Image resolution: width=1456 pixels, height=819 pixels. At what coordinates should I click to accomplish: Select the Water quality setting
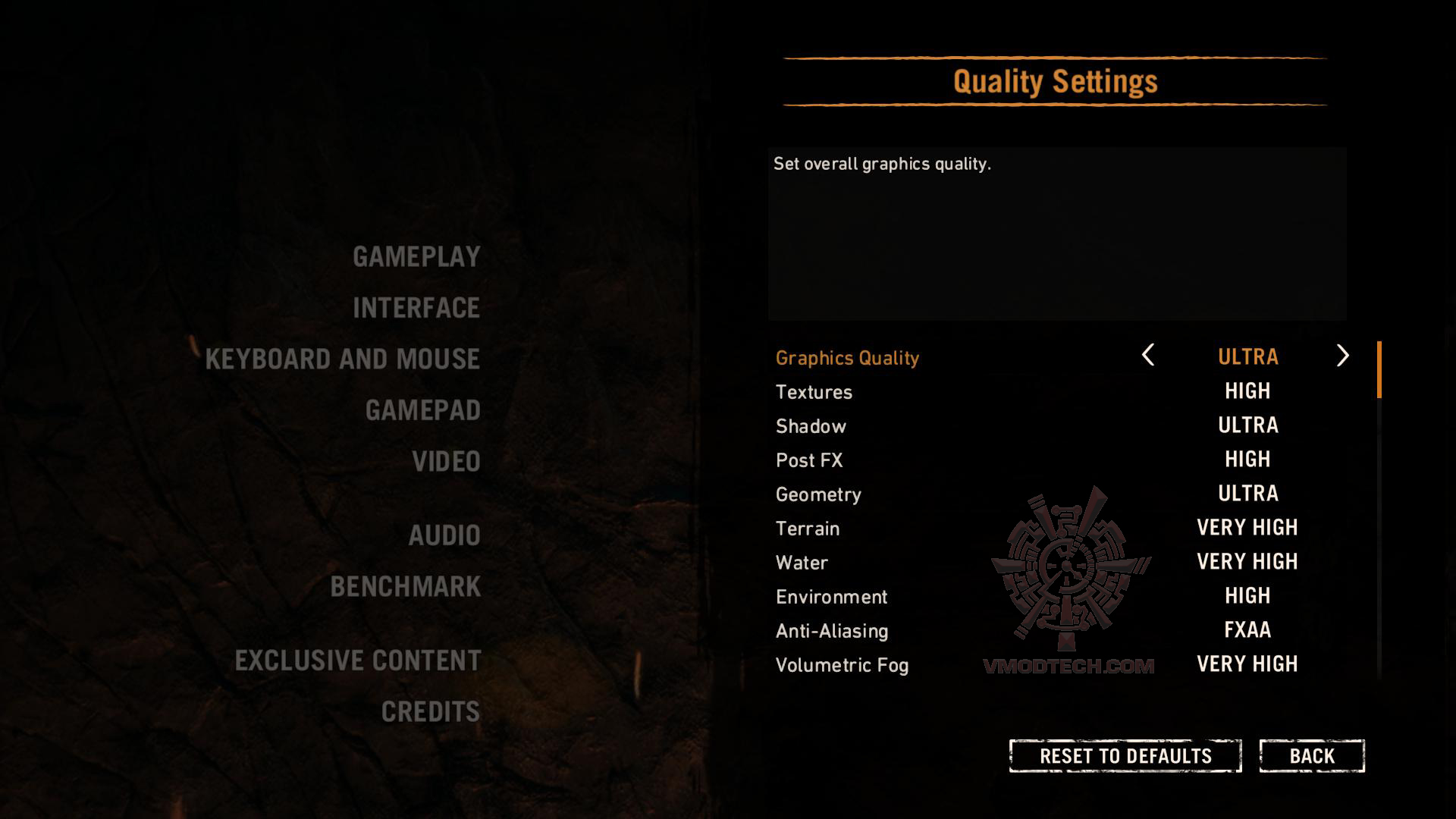point(802,563)
